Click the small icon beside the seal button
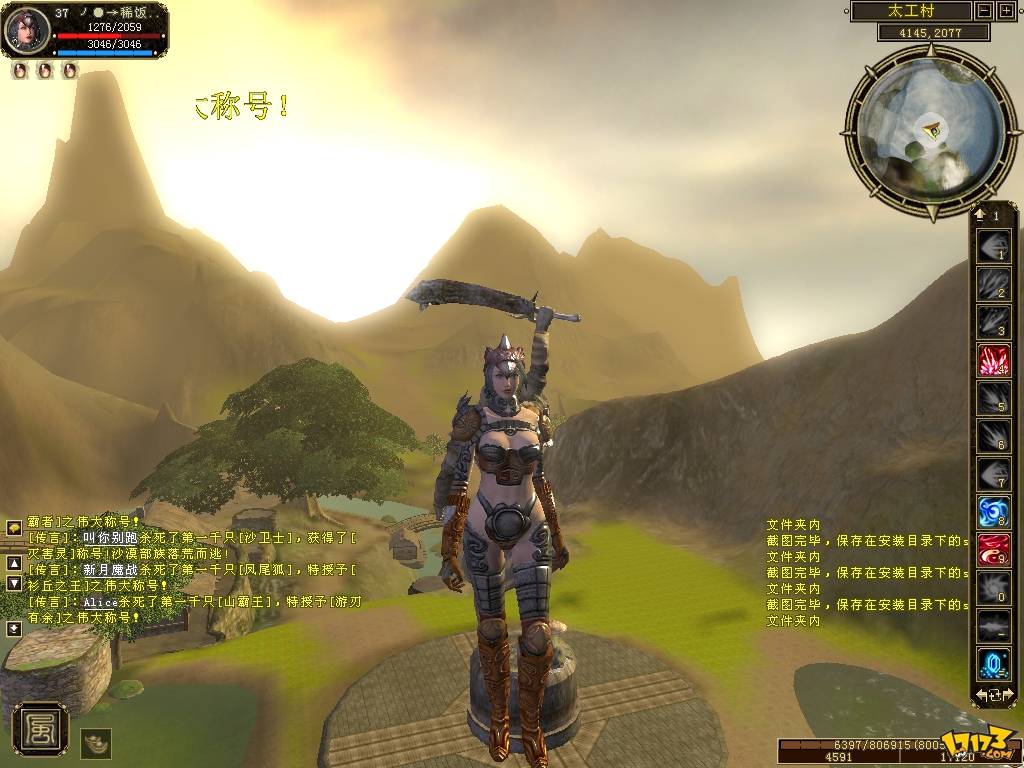The height and width of the screenshot is (768, 1024). click(95, 743)
